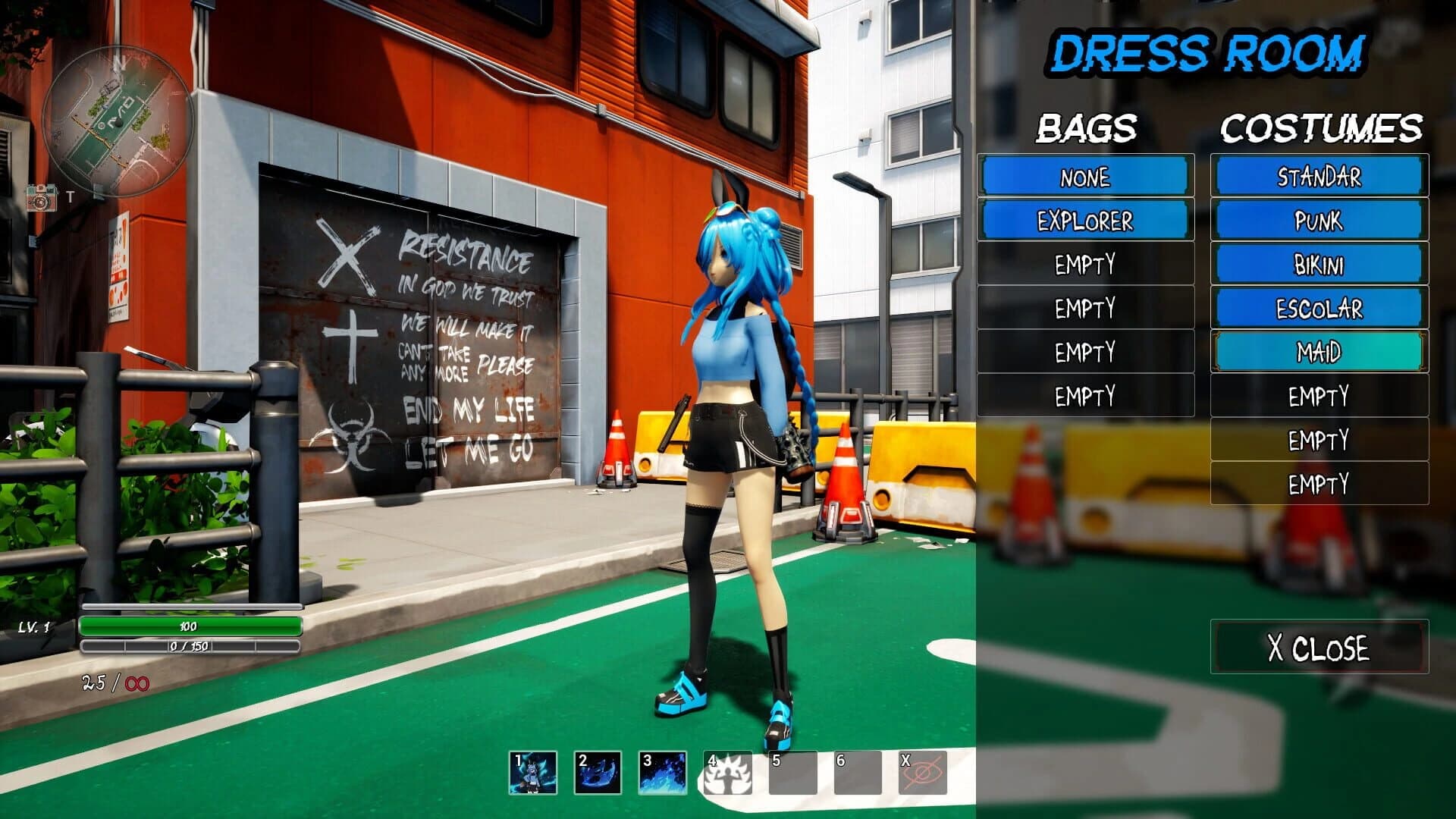
Task: Select the PUNK costume
Action: click(x=1319, y=221)
